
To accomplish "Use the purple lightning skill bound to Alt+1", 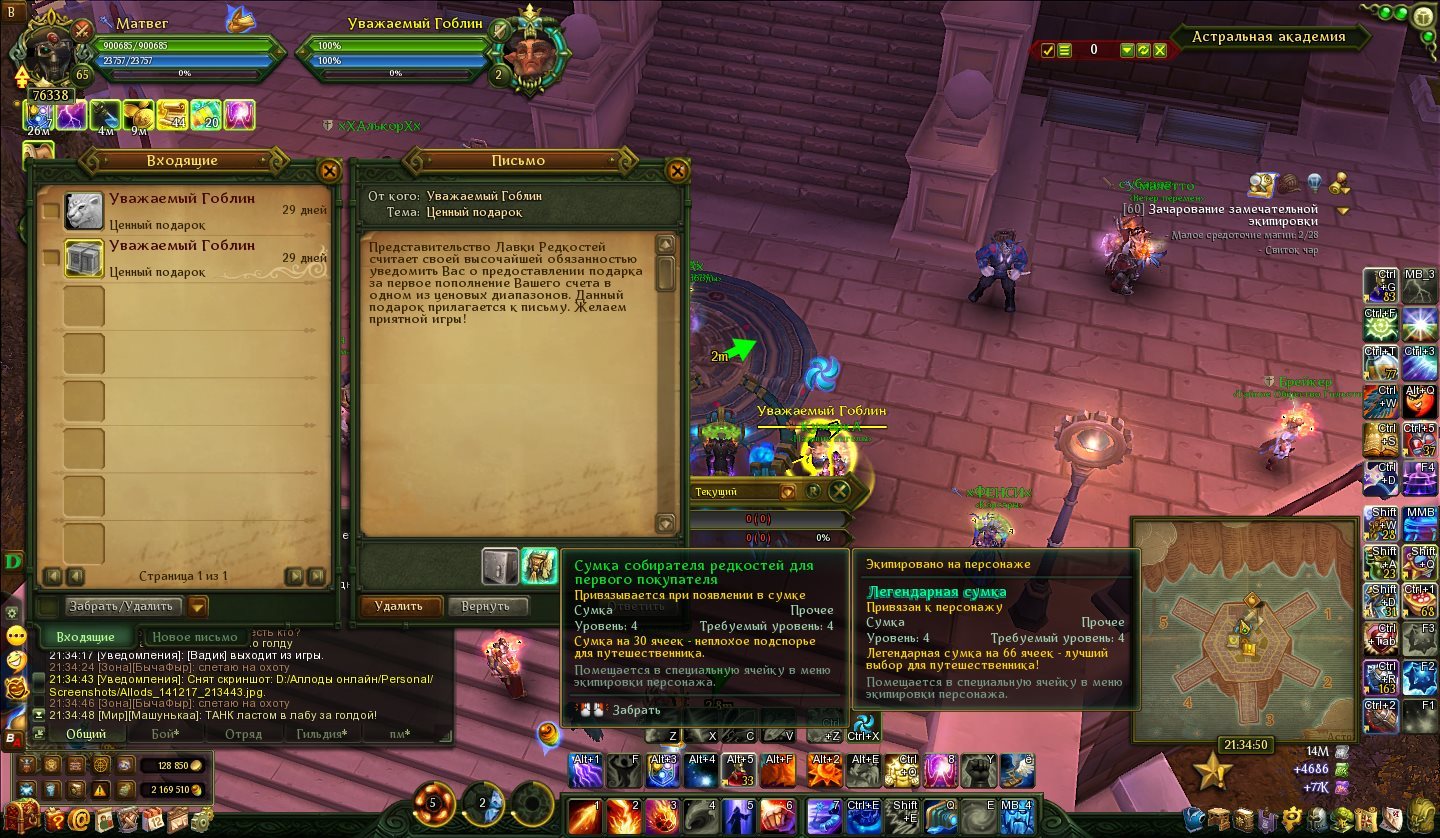I will 585,771.
